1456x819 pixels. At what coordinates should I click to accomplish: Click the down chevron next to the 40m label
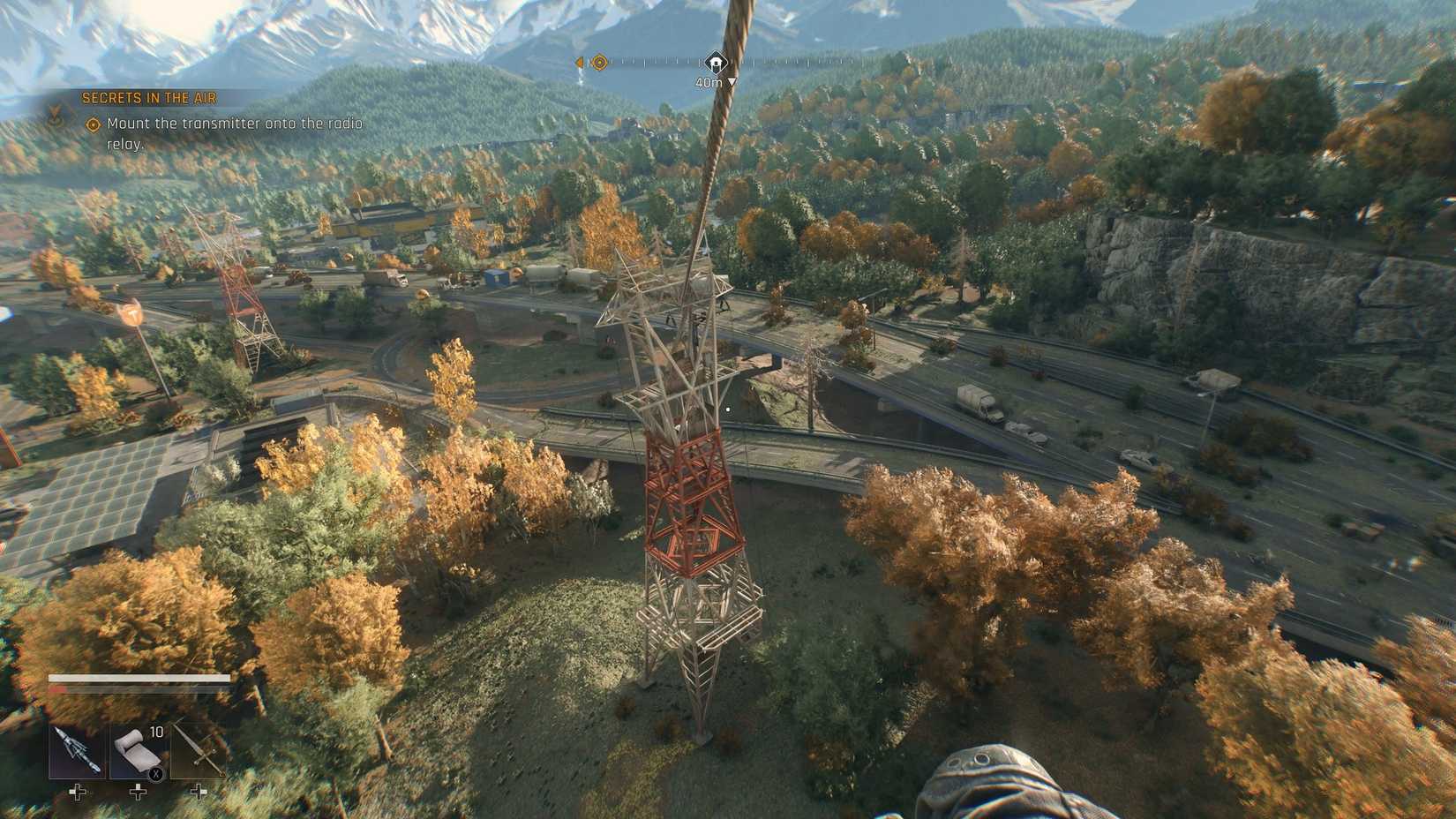pyautogui.click(x=731, y=79)
